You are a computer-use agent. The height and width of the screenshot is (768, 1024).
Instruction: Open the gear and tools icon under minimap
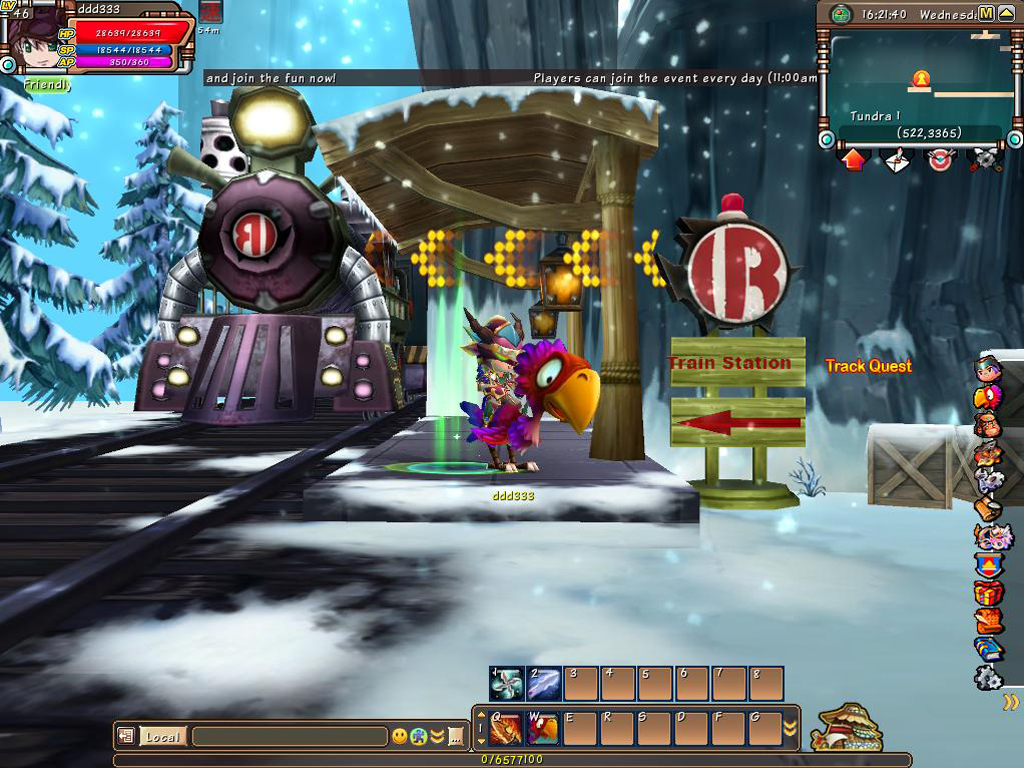[984, 160]
